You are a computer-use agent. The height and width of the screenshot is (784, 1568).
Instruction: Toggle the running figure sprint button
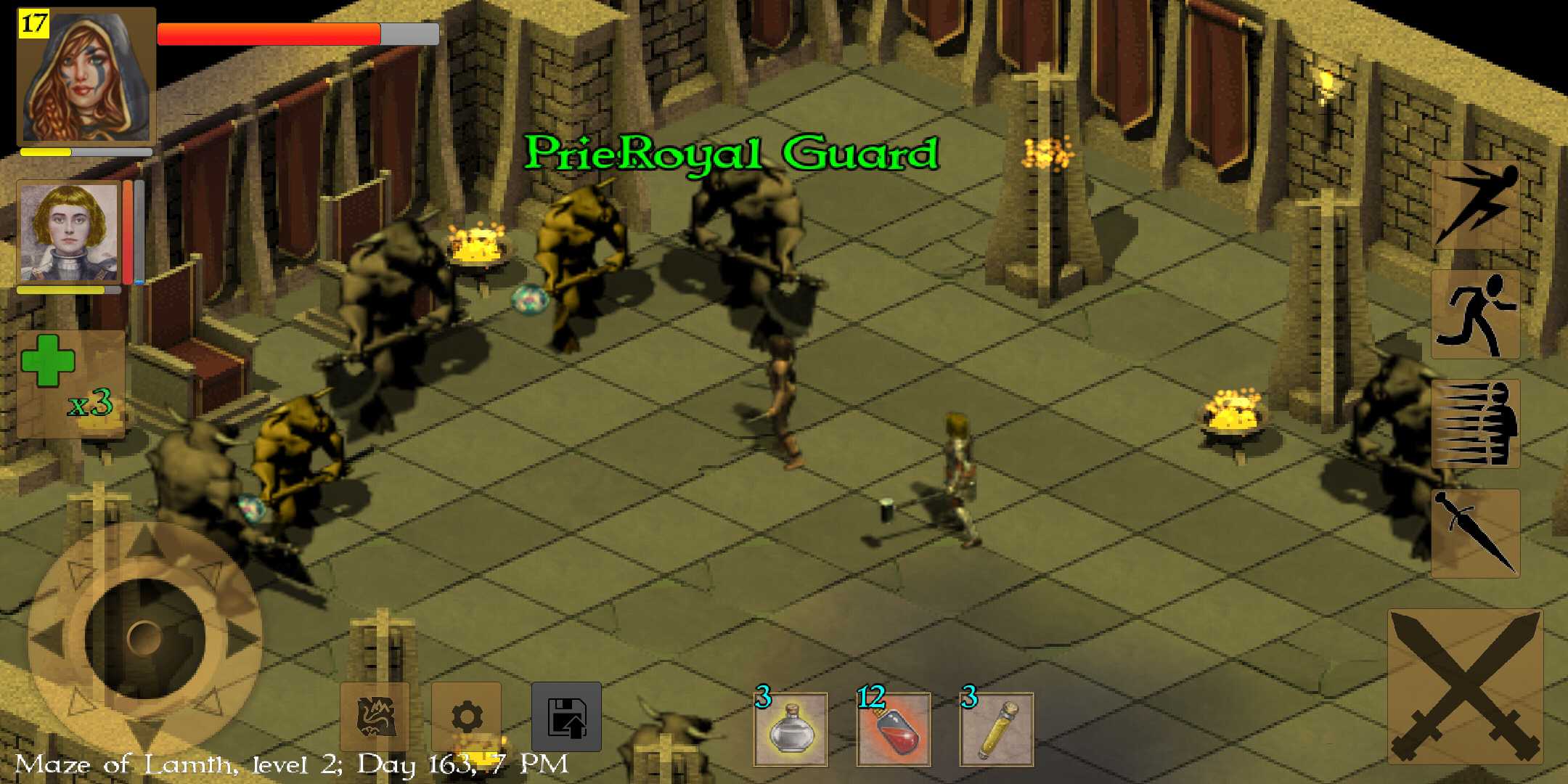pos(1475,314)
